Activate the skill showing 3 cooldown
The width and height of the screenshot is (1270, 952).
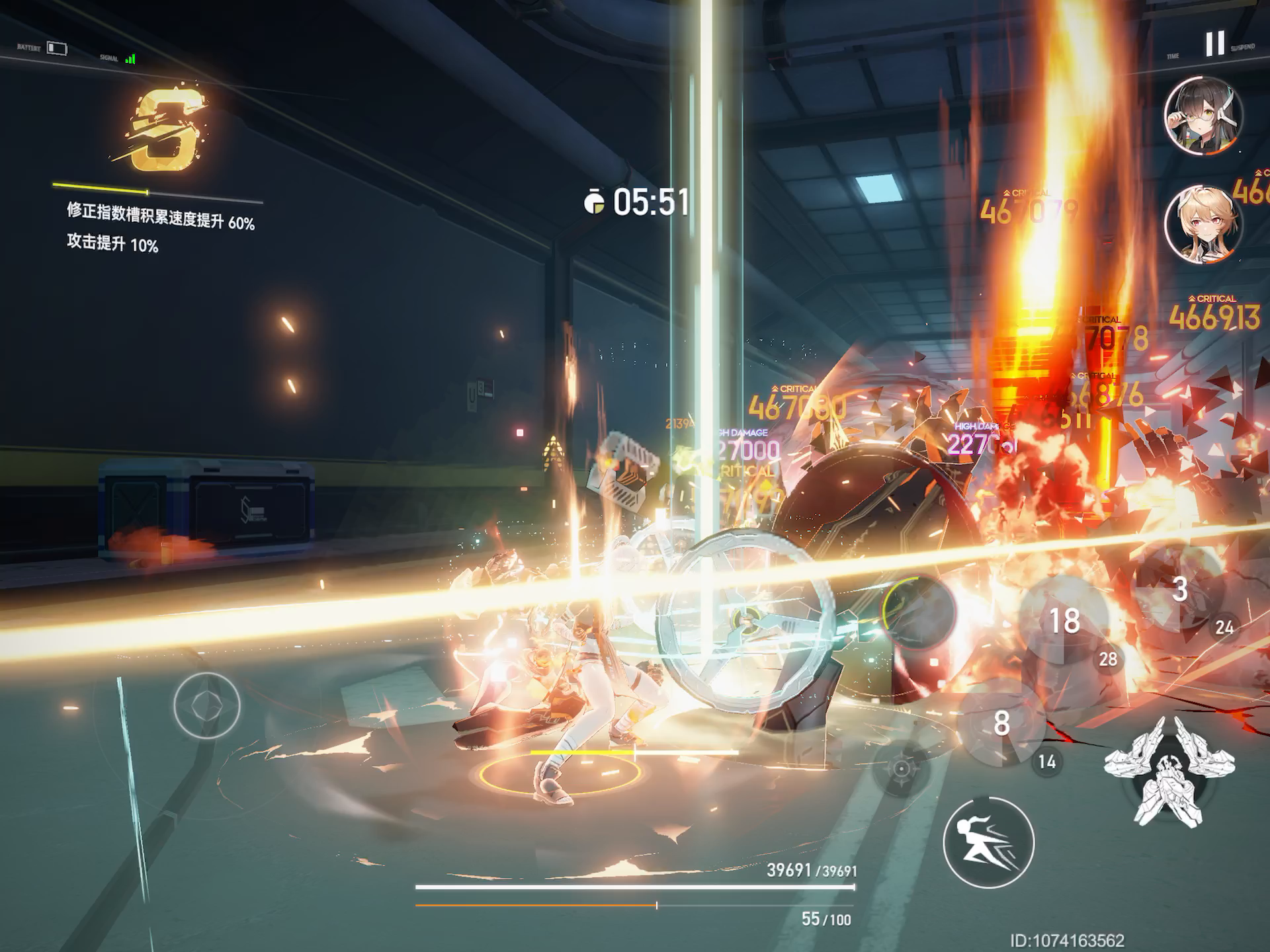pos(1179,590)
